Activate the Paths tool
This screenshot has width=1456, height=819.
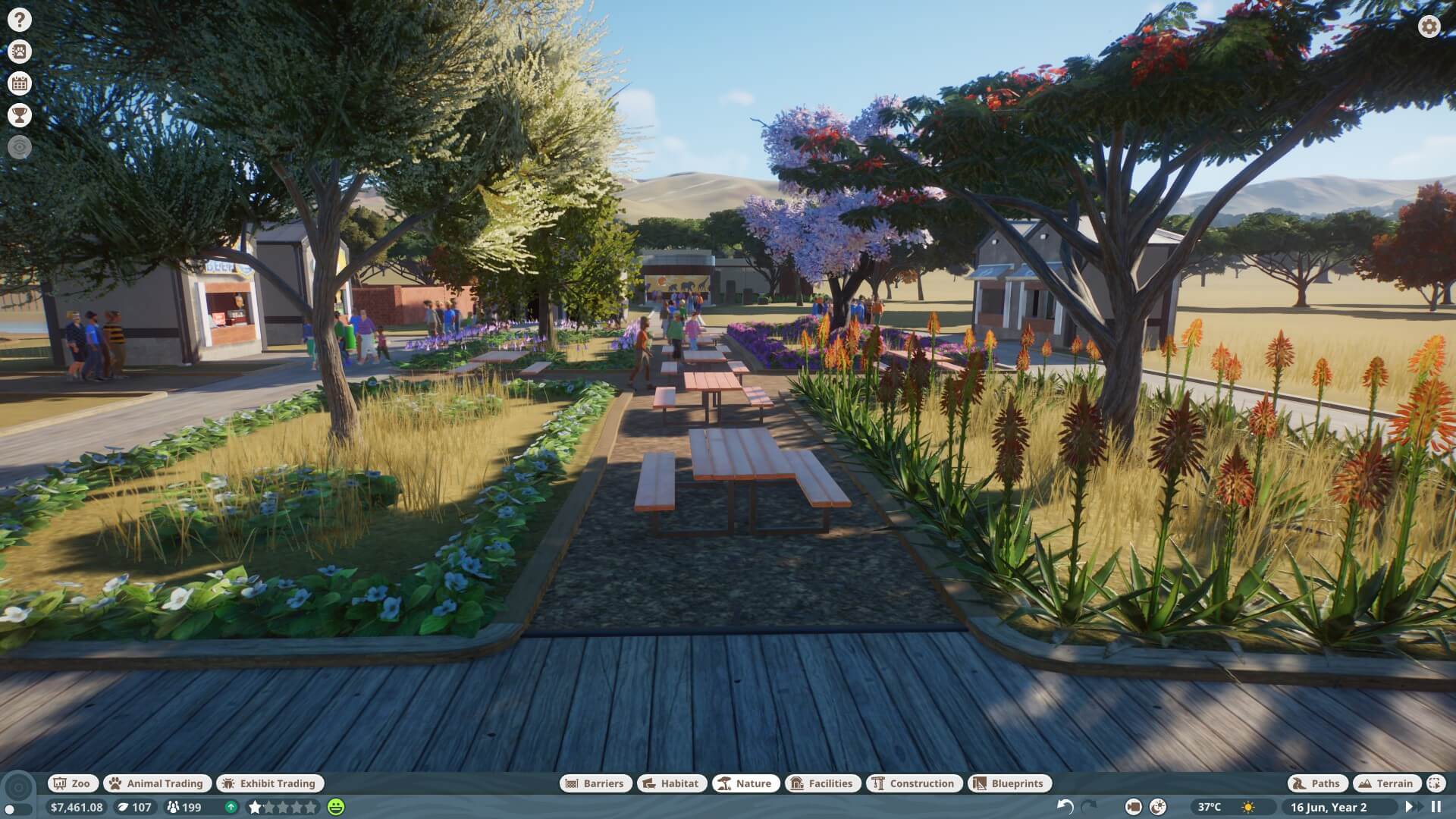coord(1317,783)
